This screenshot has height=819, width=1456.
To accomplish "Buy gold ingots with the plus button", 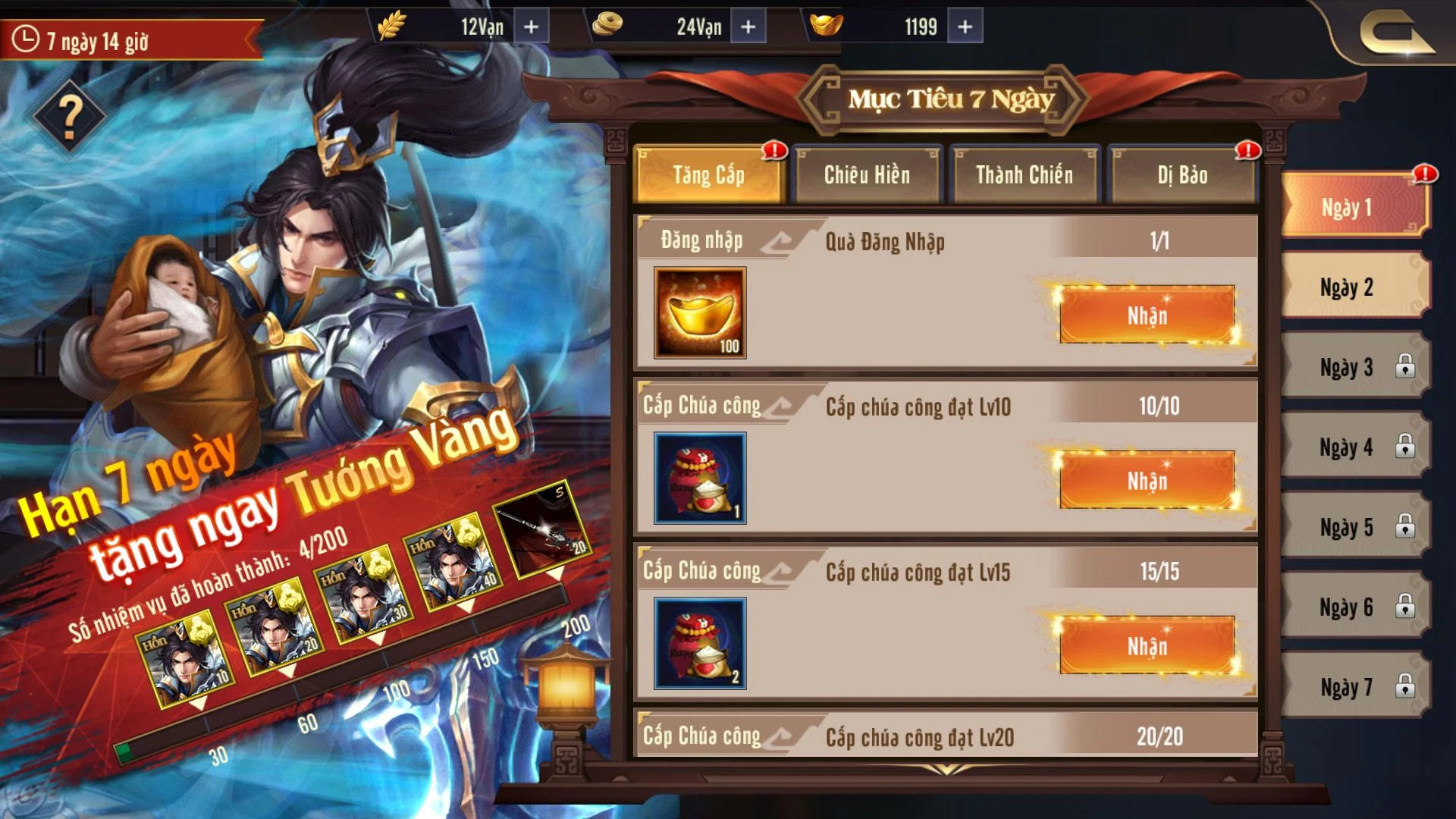I will (x=965, y=27).
